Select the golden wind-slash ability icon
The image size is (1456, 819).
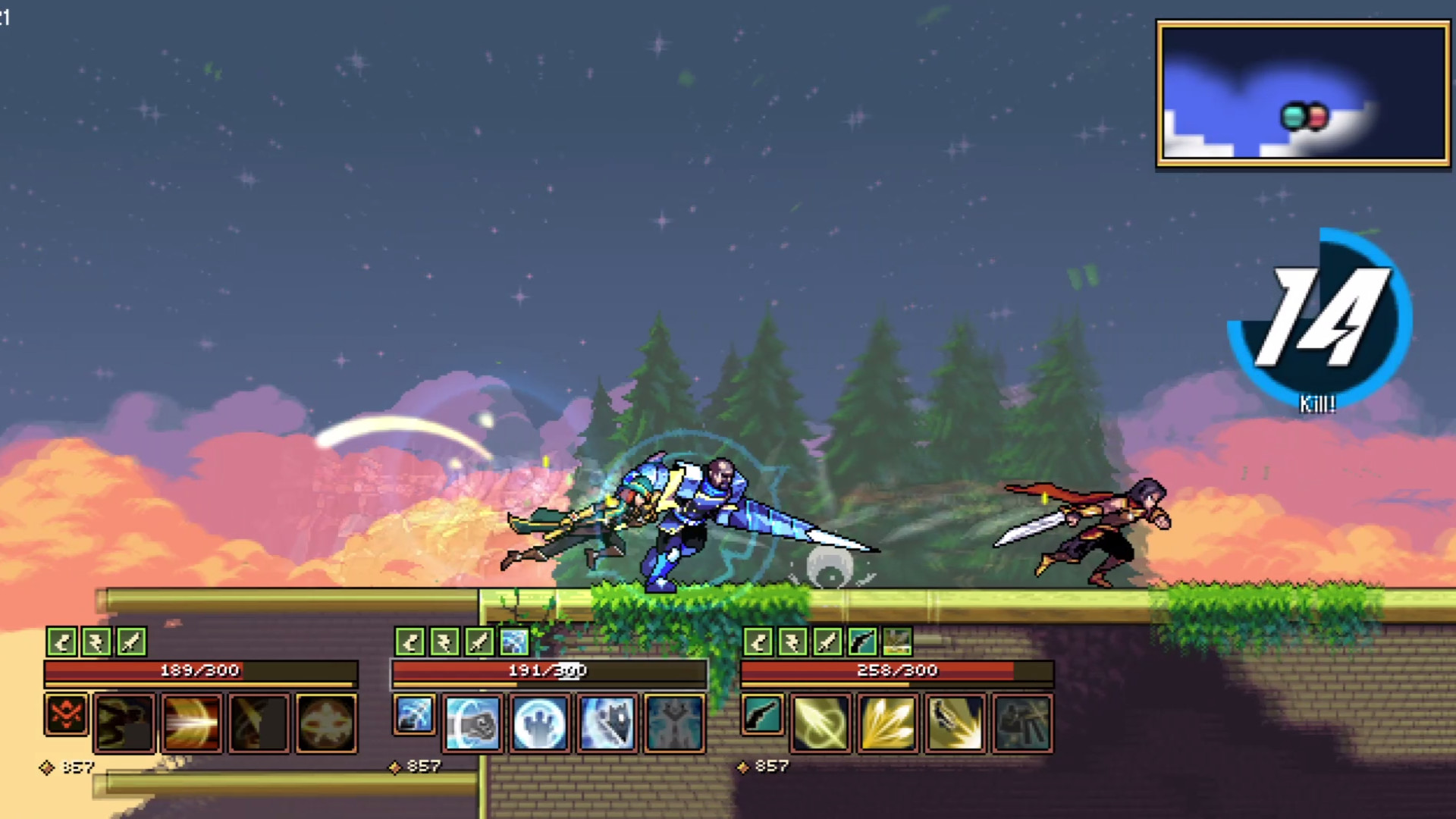click(820, 722)
